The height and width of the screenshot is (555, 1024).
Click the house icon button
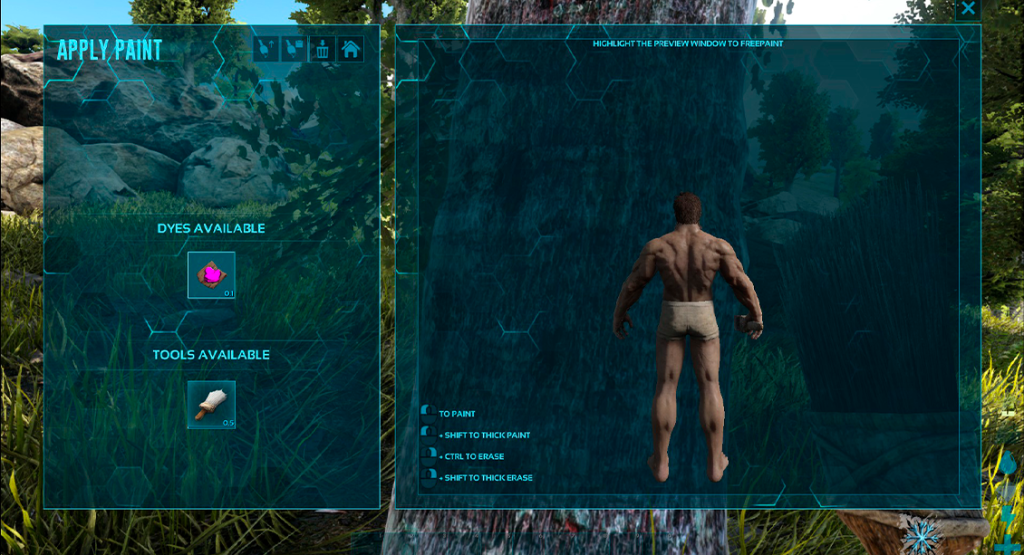[350, 48]
